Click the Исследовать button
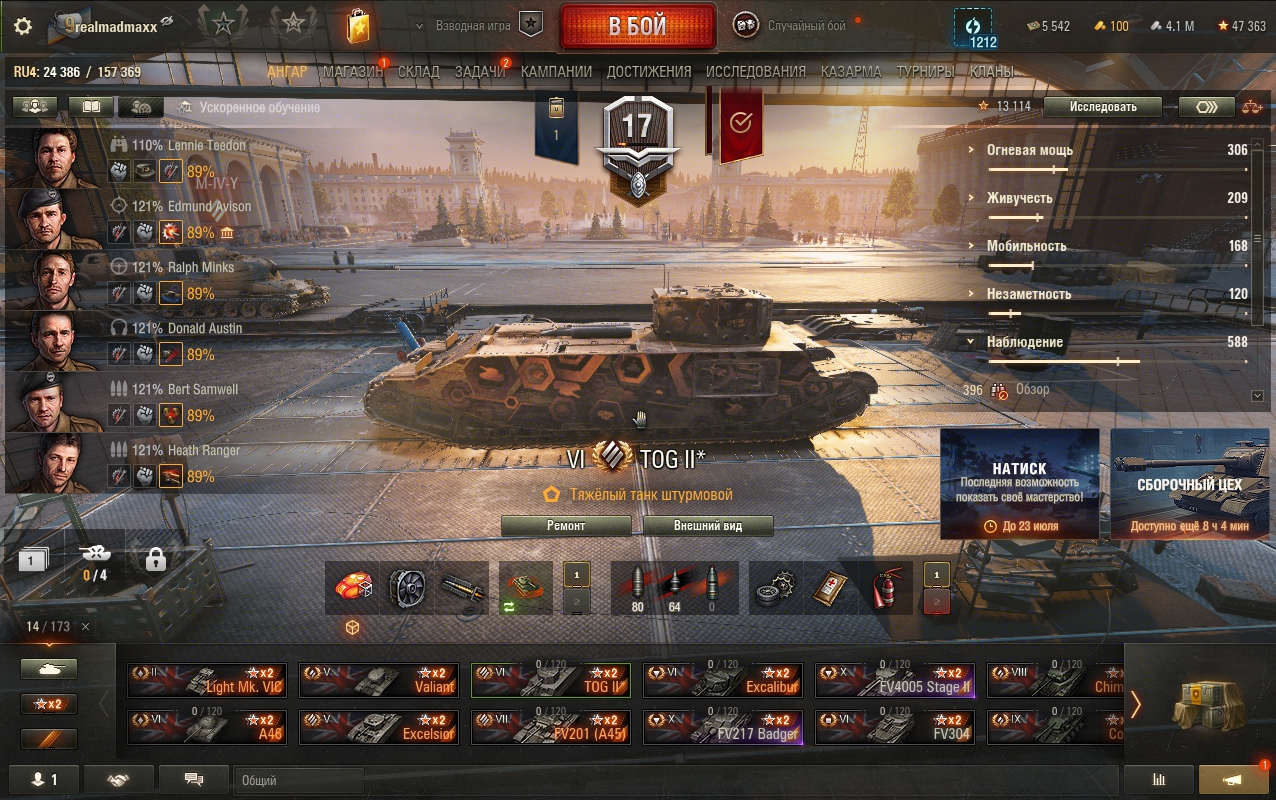Screen dimensions: 1276x800 point(1103,107)
